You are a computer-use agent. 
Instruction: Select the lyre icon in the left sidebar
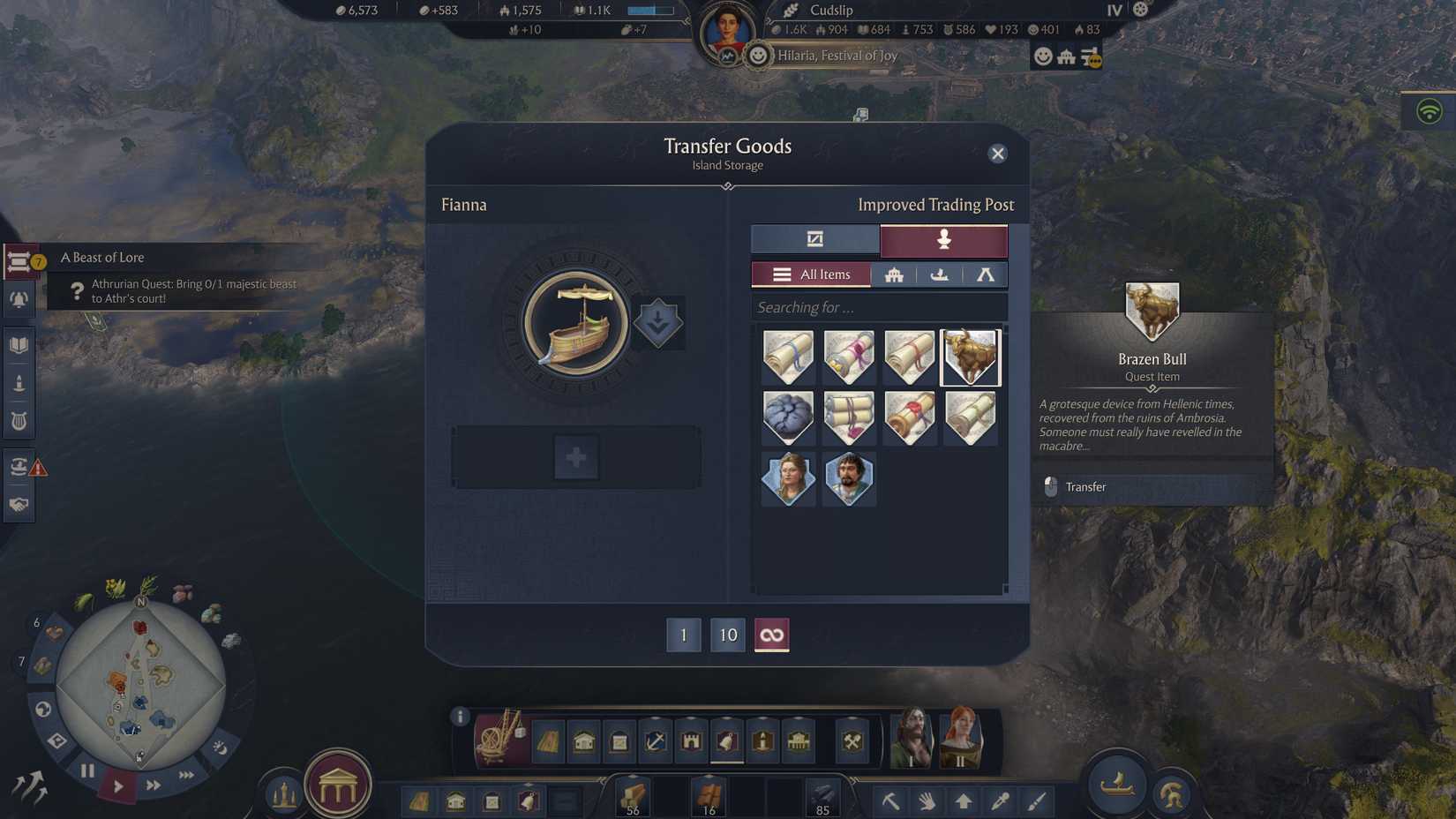click(x=19, y=421)
